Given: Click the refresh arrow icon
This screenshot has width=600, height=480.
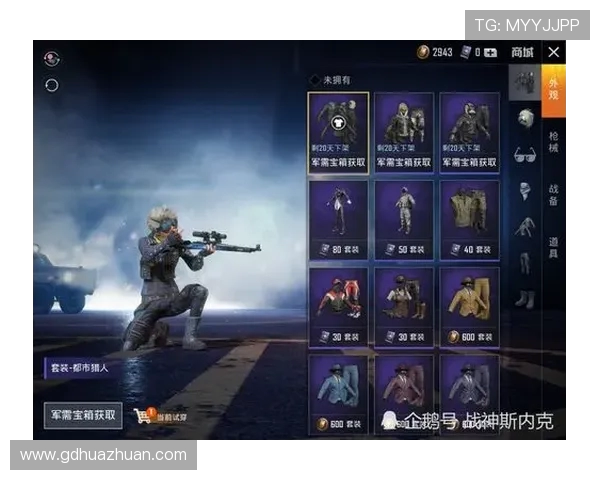Looking at the screenshot, I should [52, 85].
